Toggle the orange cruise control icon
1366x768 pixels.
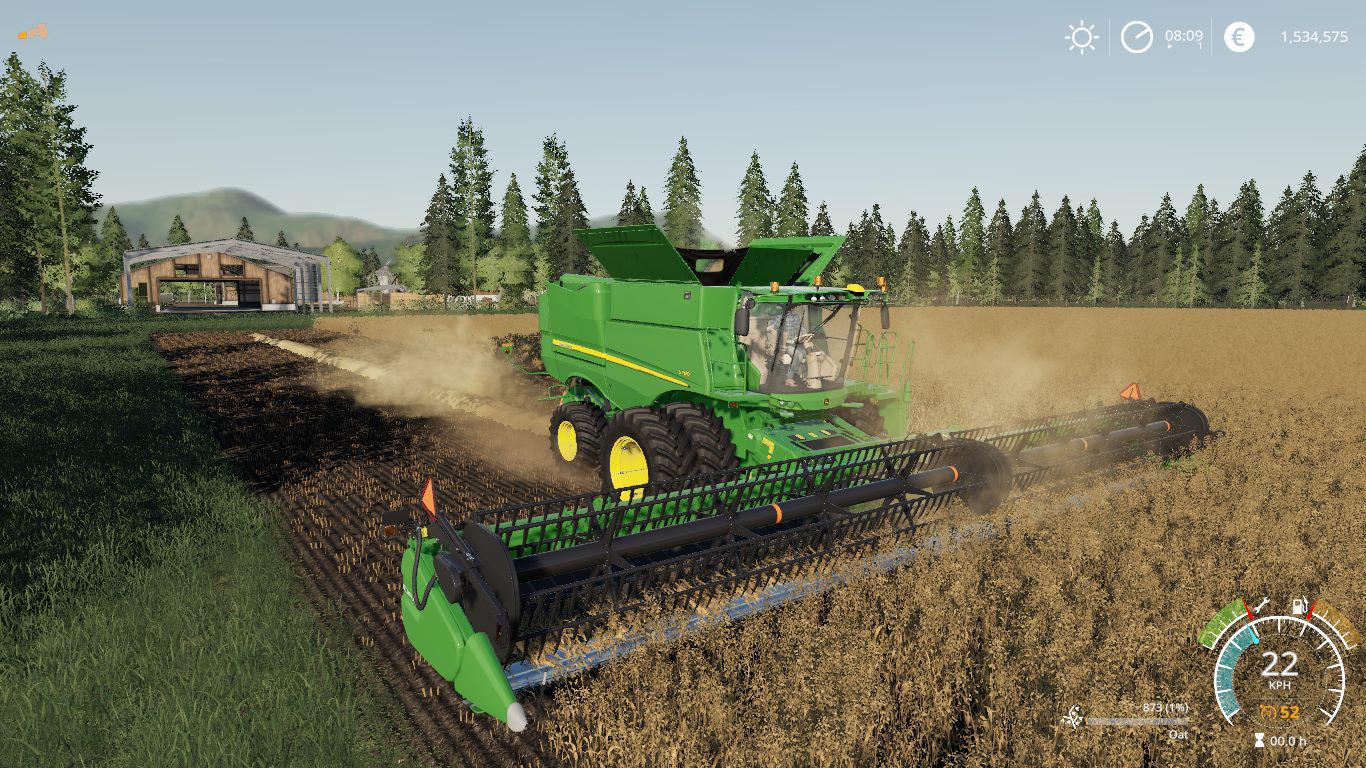1268,712
